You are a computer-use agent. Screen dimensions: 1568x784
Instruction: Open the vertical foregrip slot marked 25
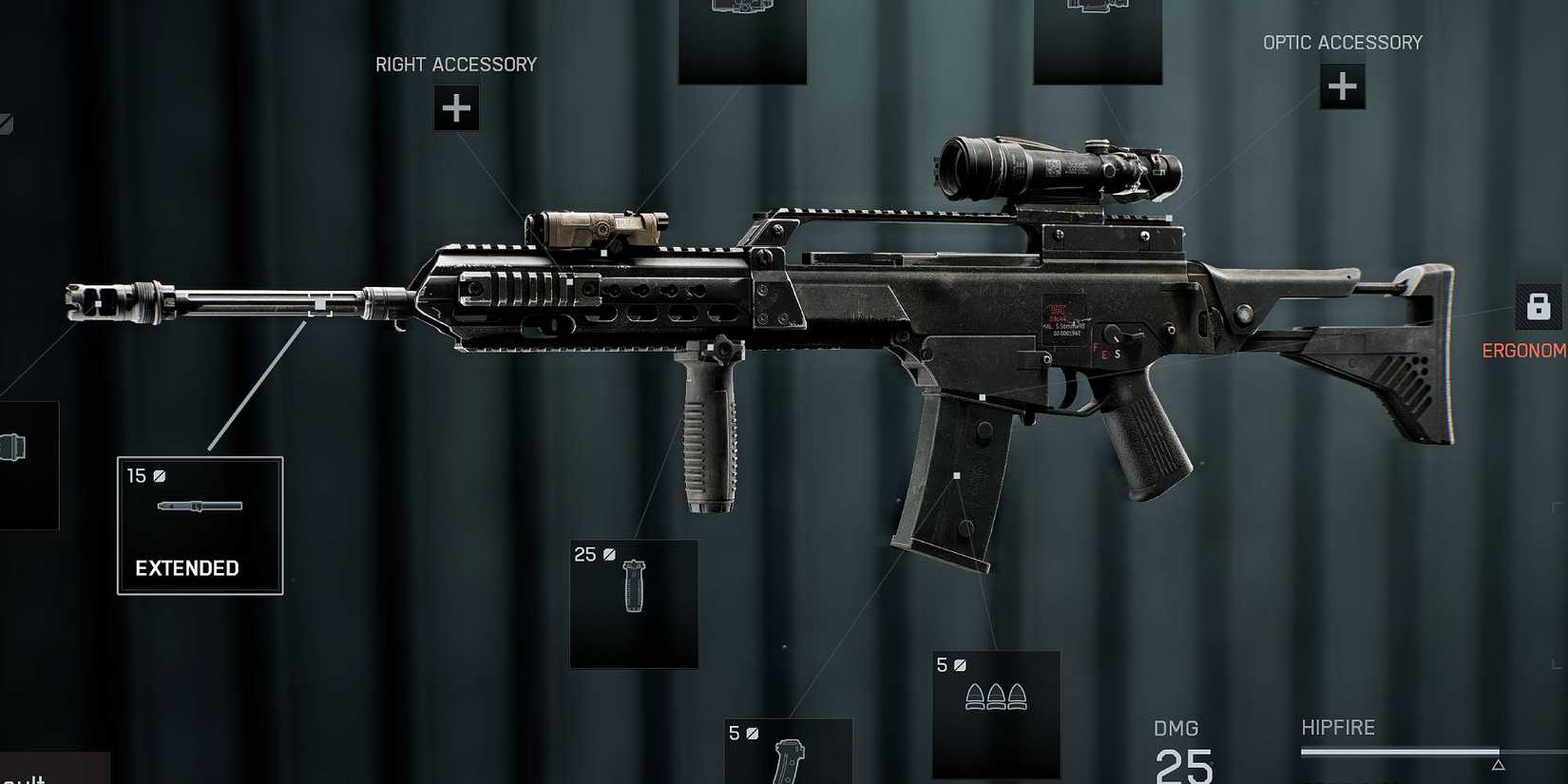(633, 604)
